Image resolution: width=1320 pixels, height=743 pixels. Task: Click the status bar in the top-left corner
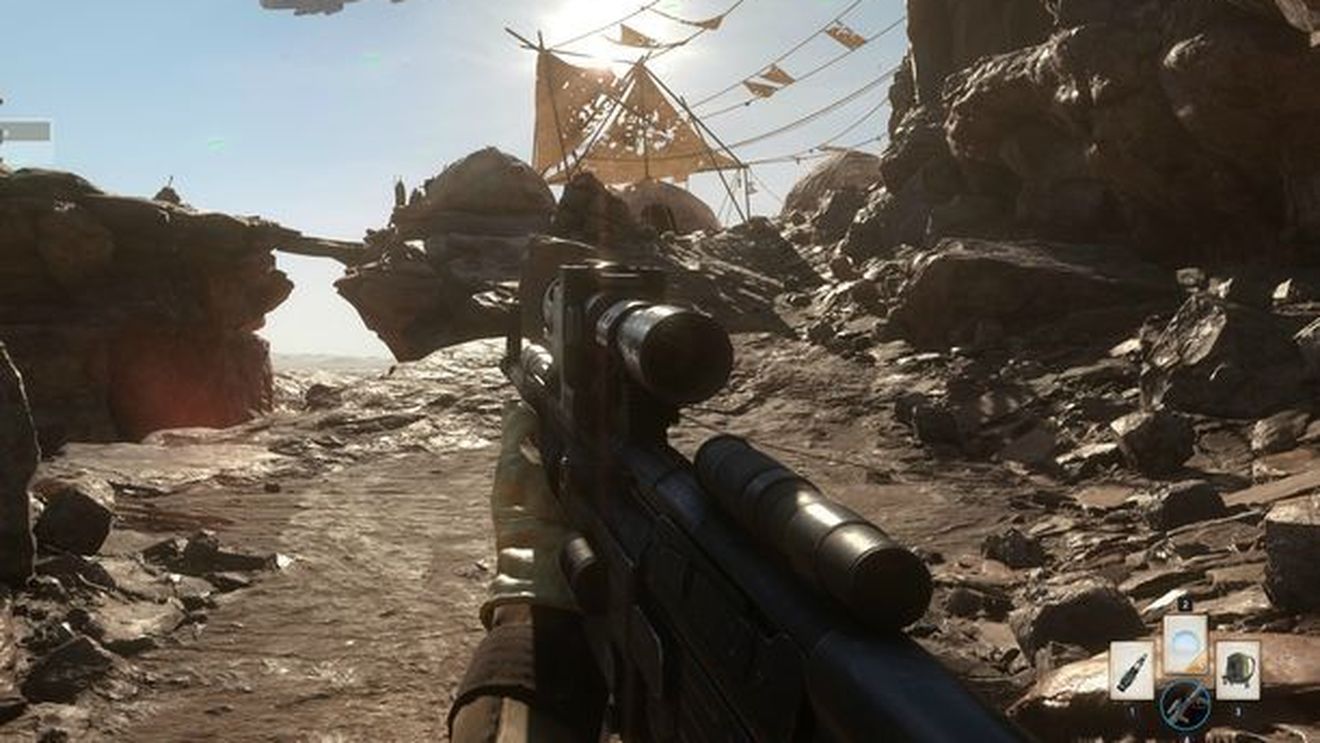[25, 130]
